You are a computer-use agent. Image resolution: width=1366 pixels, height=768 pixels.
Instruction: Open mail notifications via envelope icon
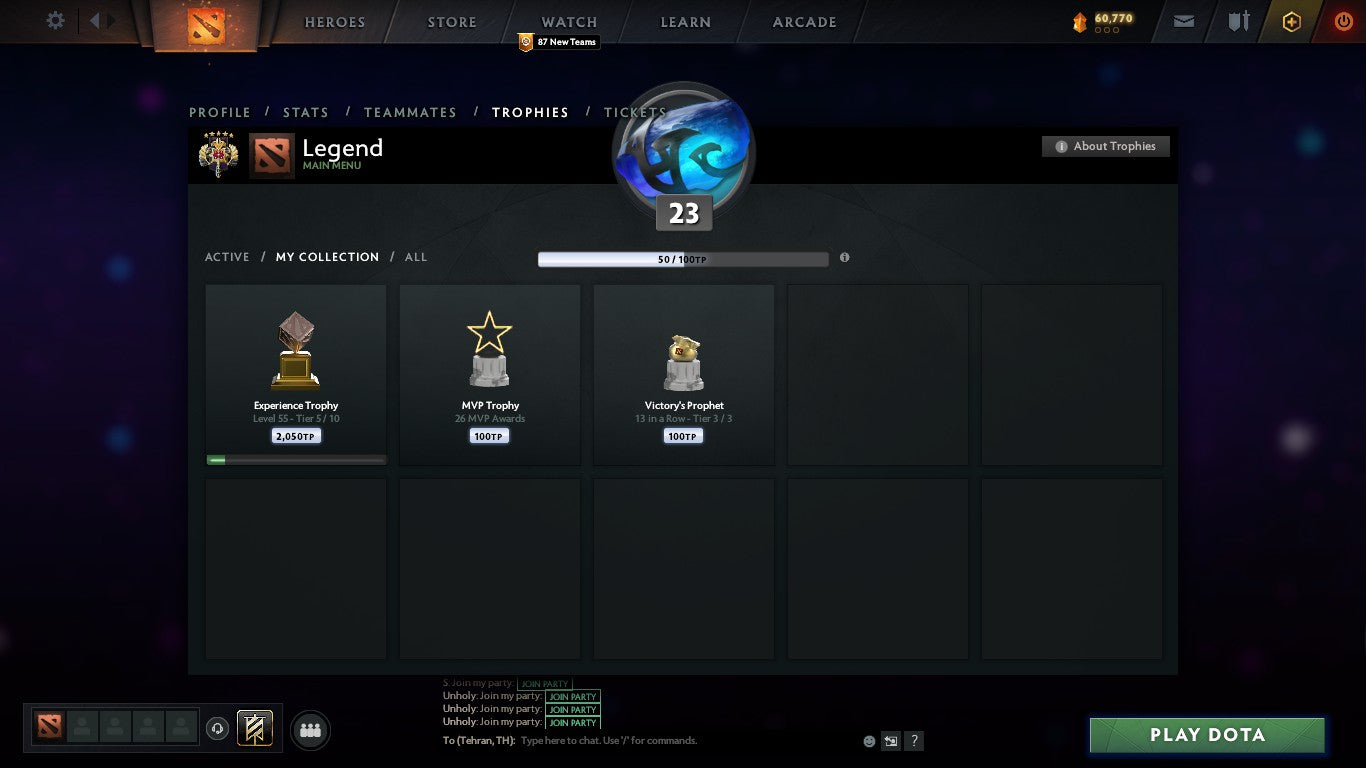pos(1184,20)
